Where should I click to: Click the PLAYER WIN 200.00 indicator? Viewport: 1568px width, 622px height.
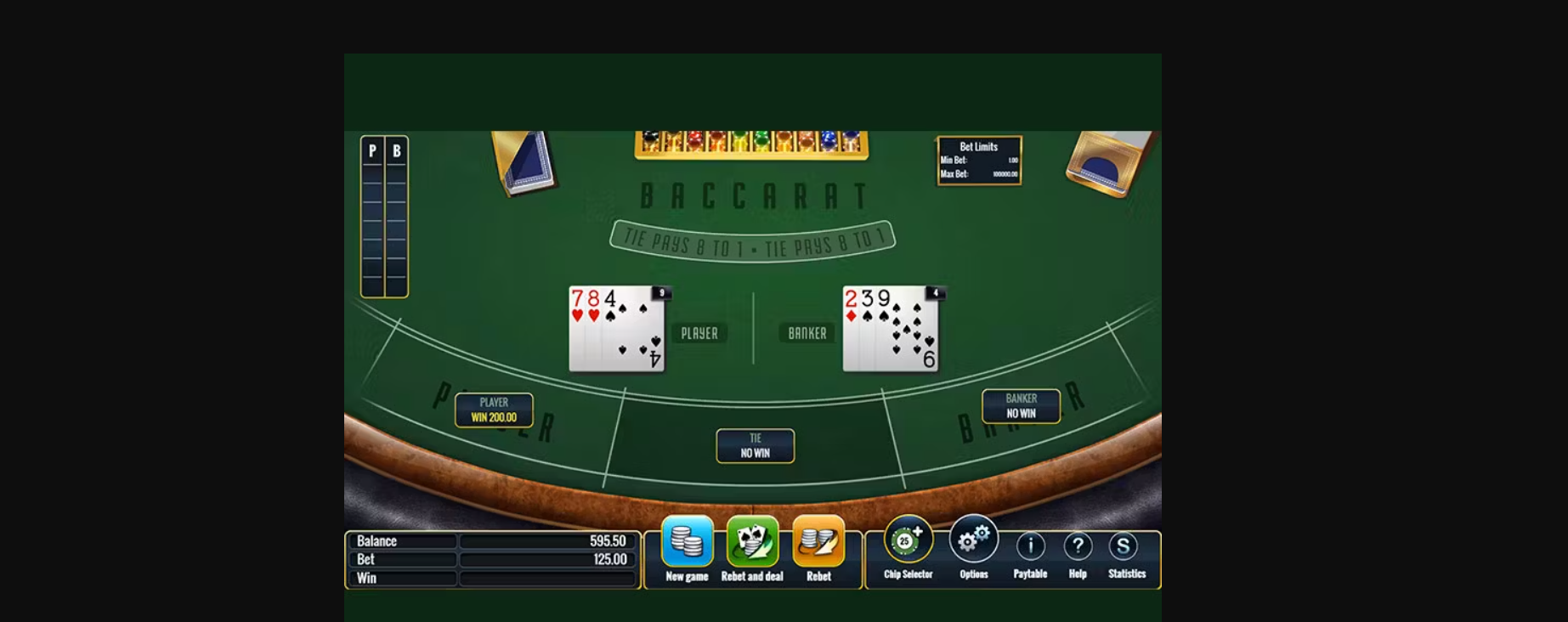coord(494,410)
